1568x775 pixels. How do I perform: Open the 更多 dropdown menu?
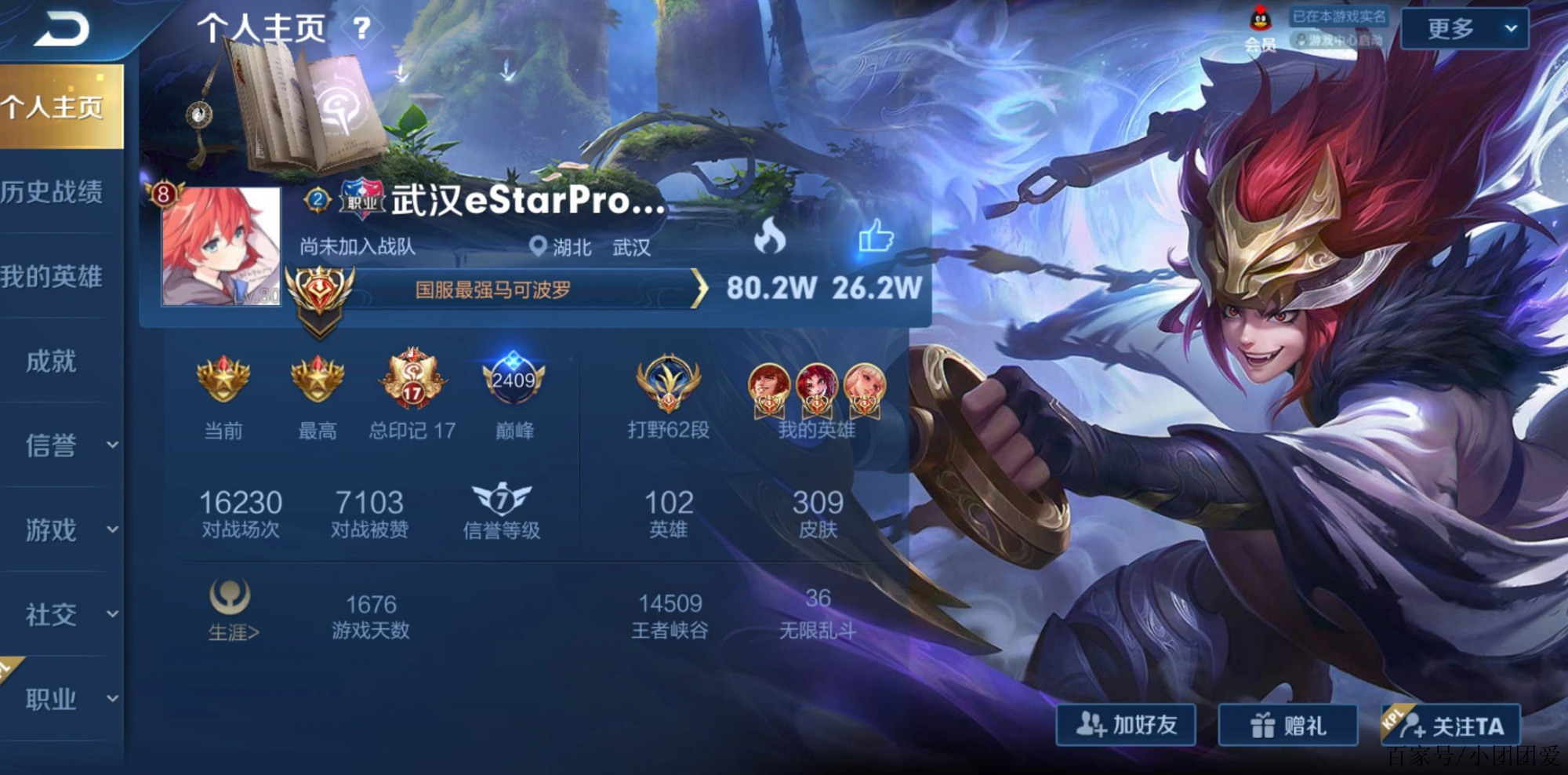1464,29
